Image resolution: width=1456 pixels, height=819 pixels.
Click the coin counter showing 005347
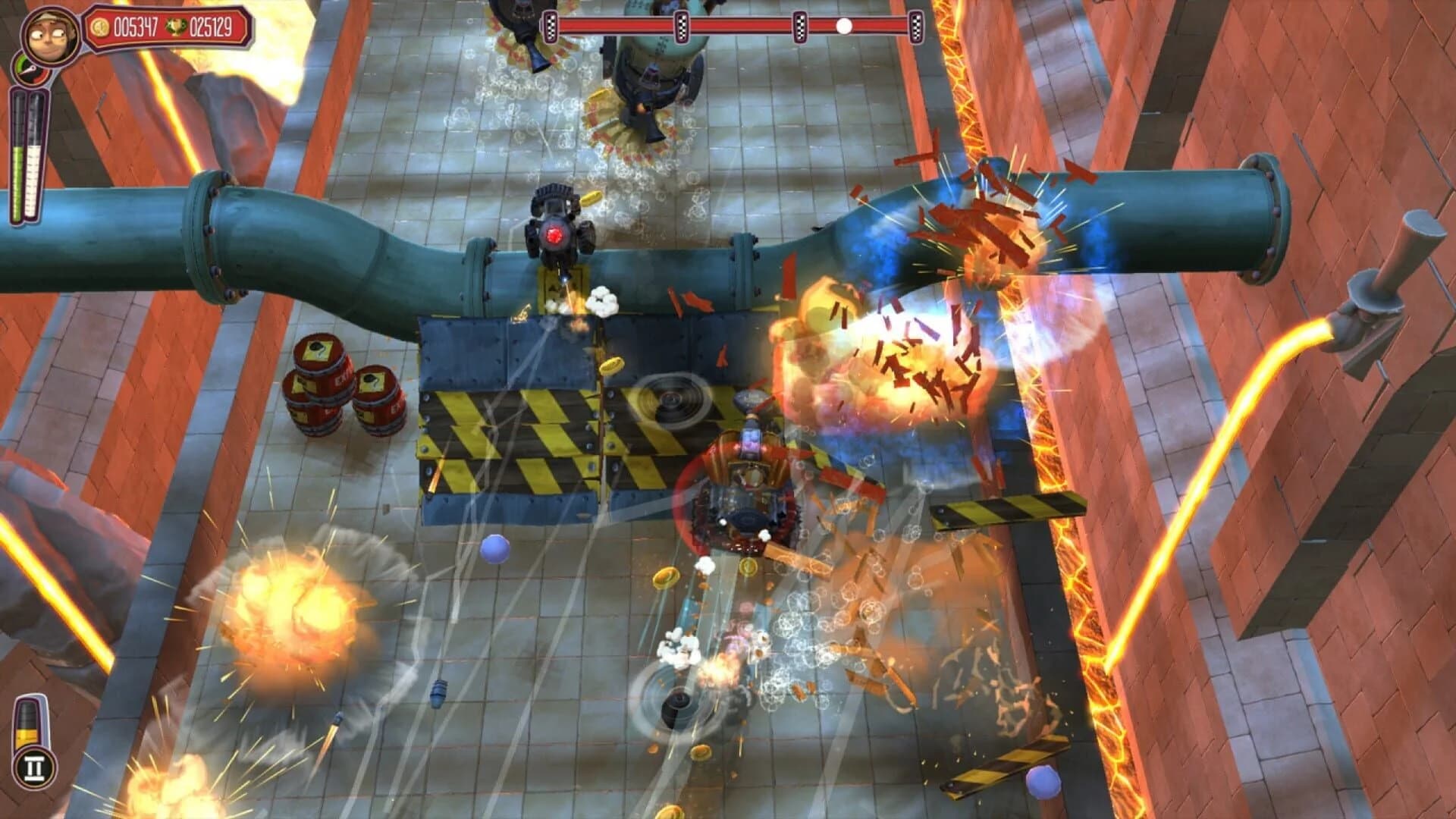click(136, 27)
